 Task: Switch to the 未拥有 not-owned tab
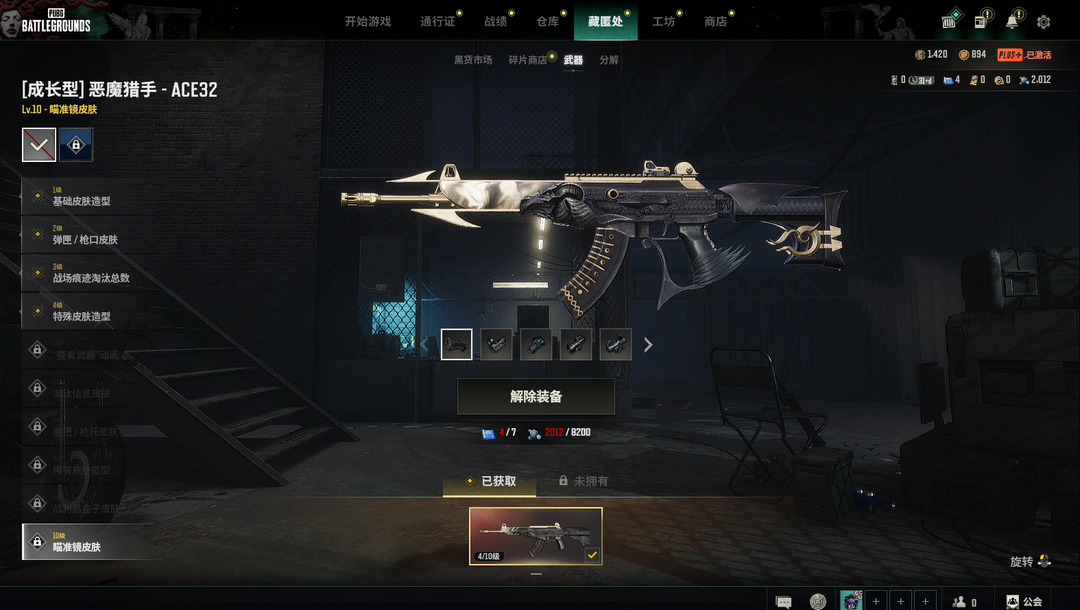584,481
